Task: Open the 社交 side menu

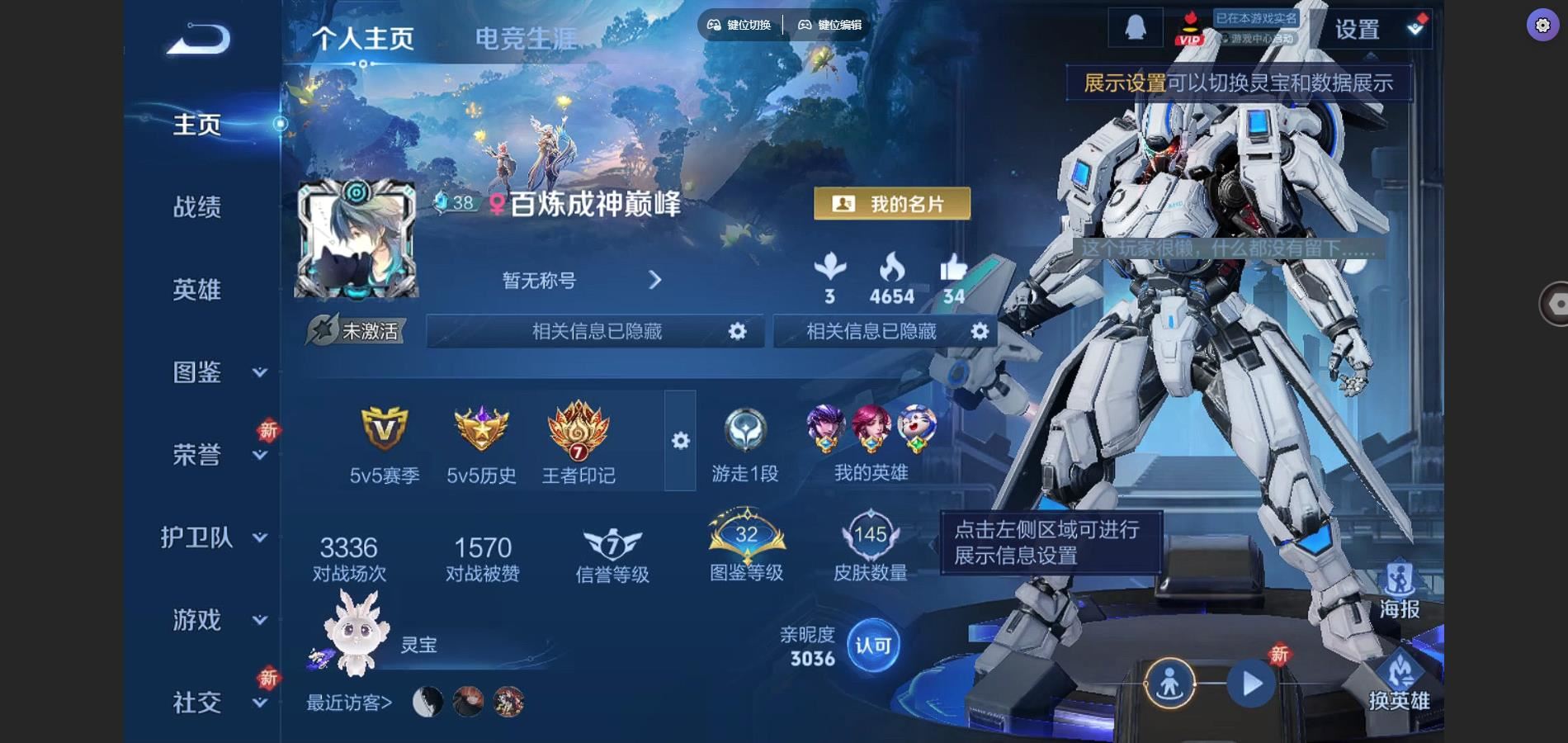Action: tap(213, 703)
